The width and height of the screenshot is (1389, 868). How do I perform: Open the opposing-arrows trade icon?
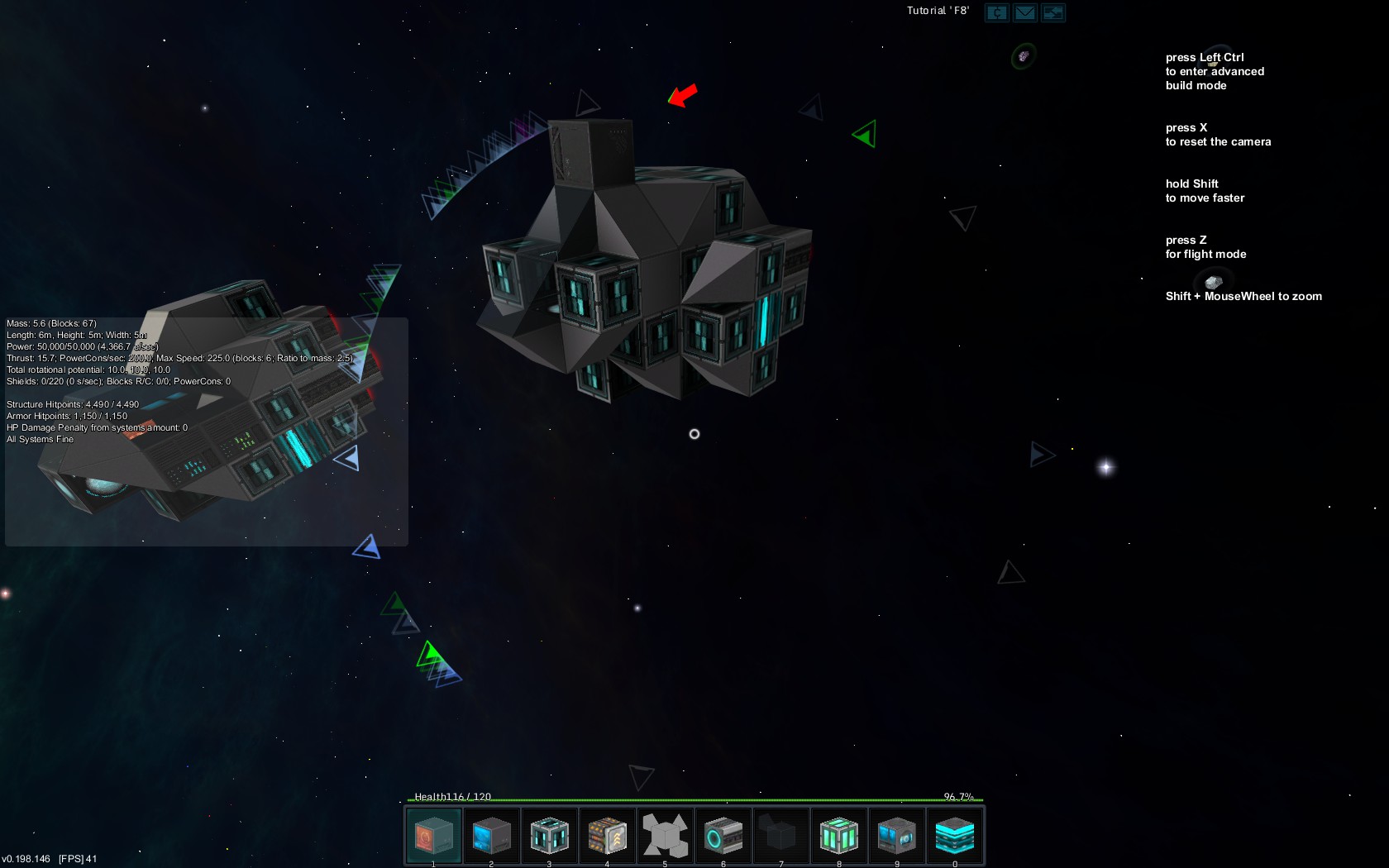click(1053, 12)
